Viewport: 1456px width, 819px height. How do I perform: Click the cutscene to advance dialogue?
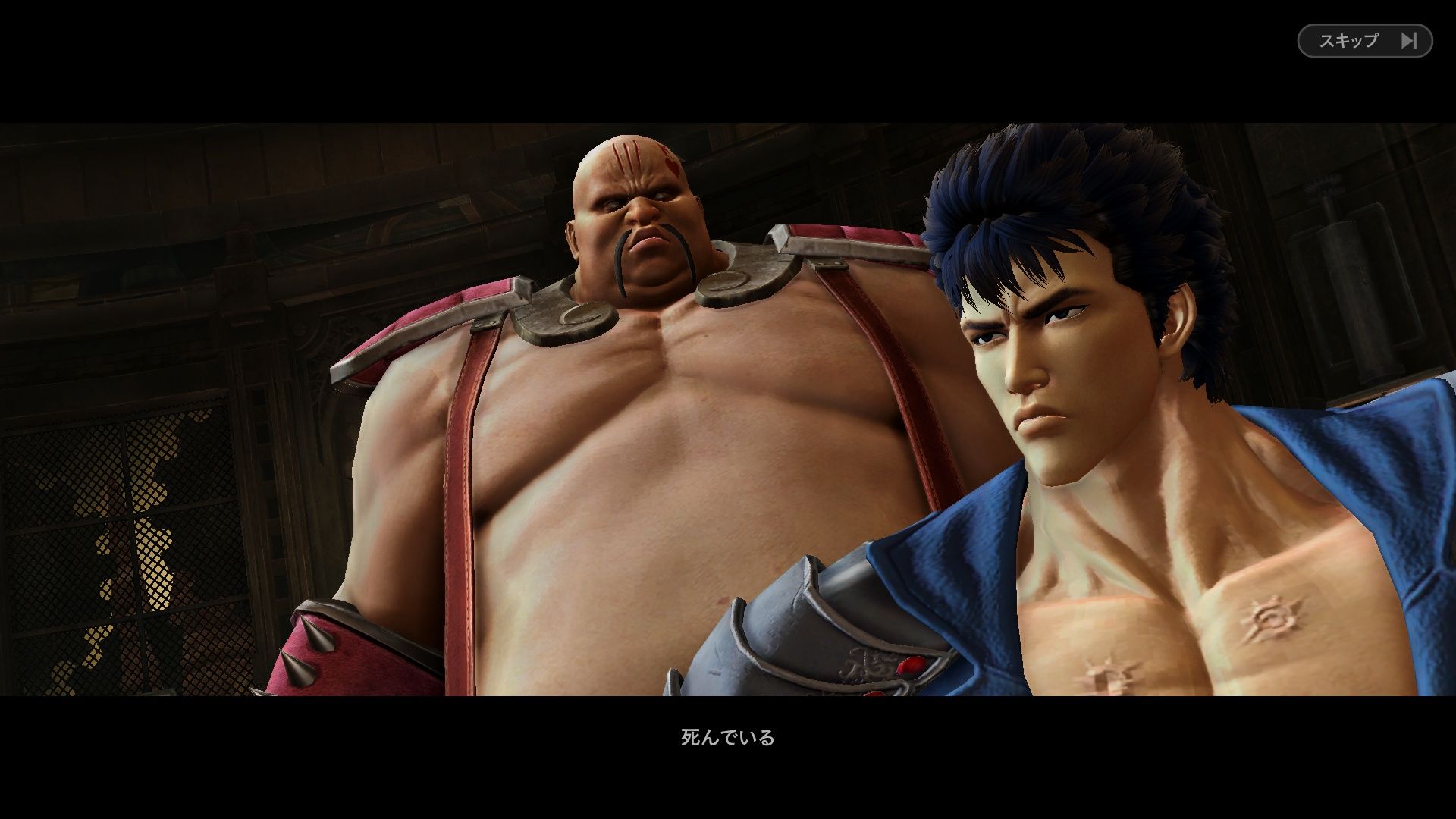(728, 409)
